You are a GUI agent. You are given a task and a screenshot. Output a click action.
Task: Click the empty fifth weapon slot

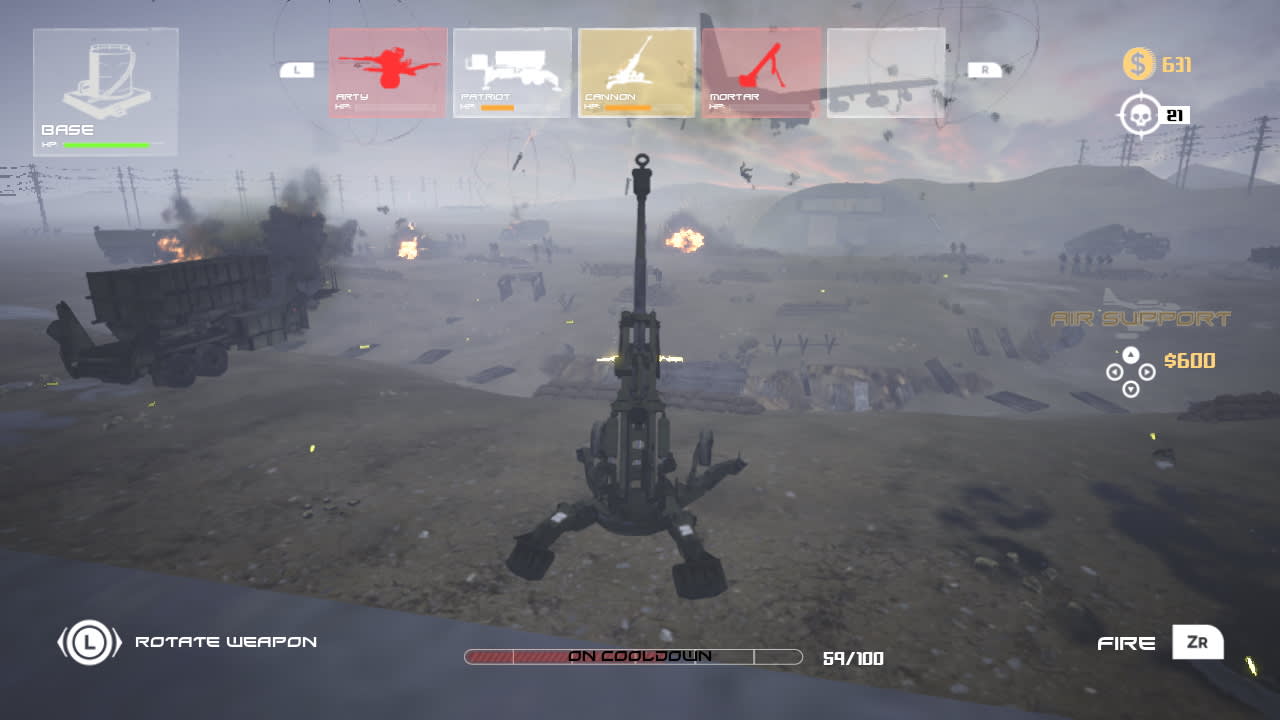click(886, 70)
